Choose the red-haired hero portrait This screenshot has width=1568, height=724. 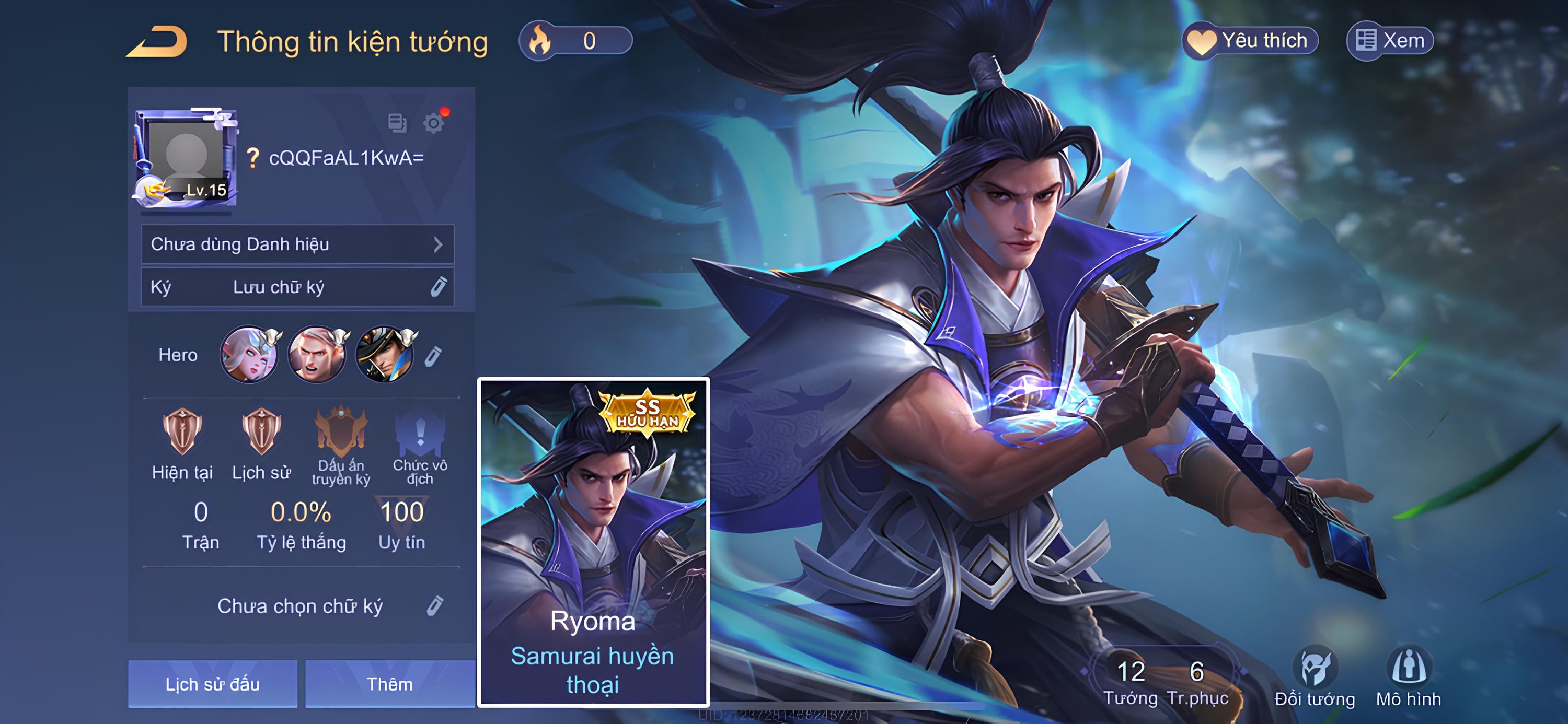[x=317, y=355]
